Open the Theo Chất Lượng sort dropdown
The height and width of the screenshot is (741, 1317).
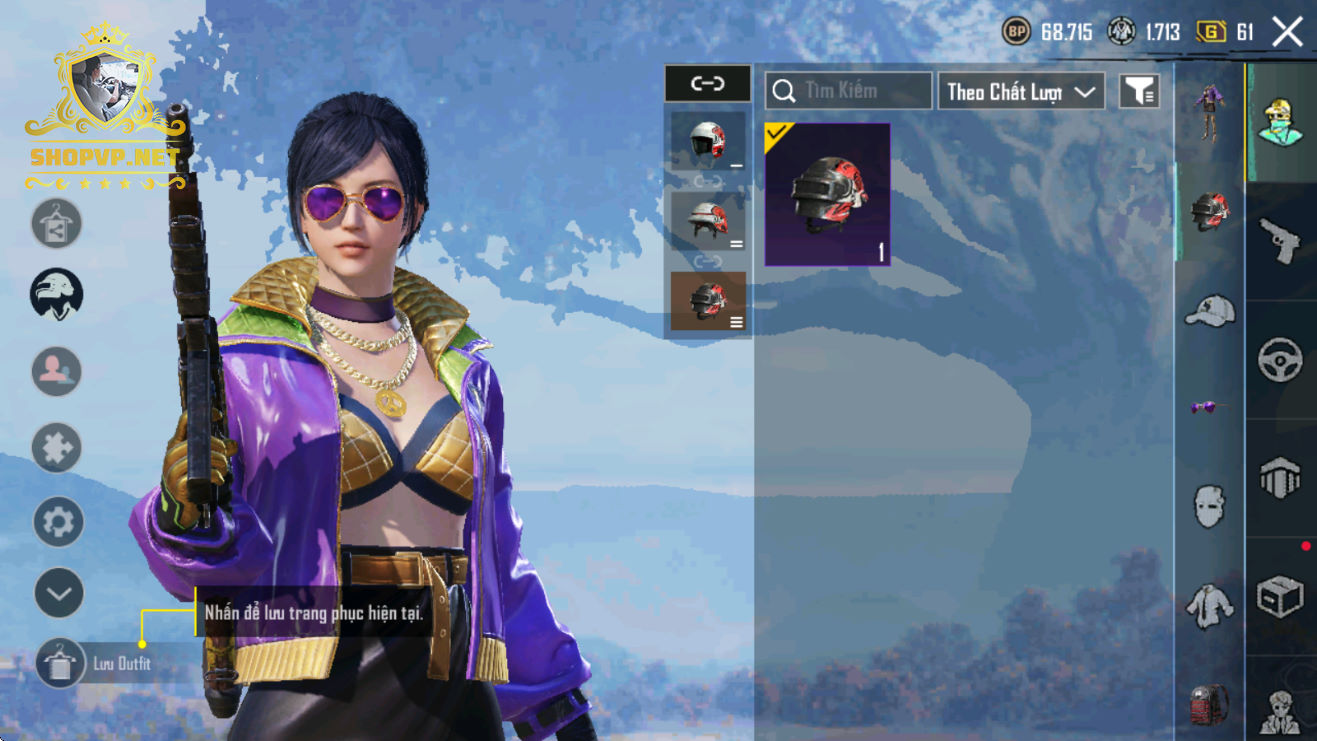(x=1020, y=92)
